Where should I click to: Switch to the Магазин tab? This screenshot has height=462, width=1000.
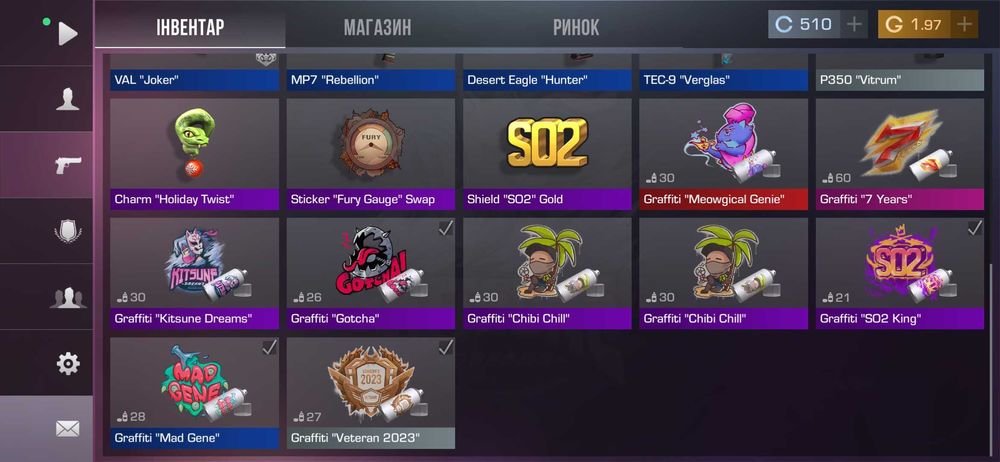click(377, 27)
